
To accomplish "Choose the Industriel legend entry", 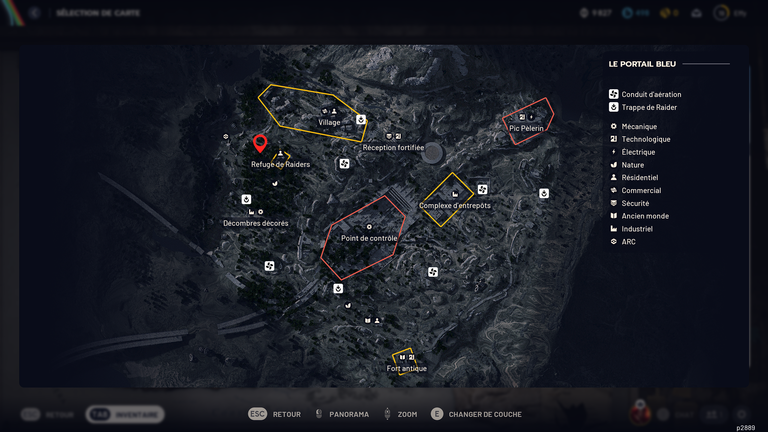I will (x=637, y=229).
